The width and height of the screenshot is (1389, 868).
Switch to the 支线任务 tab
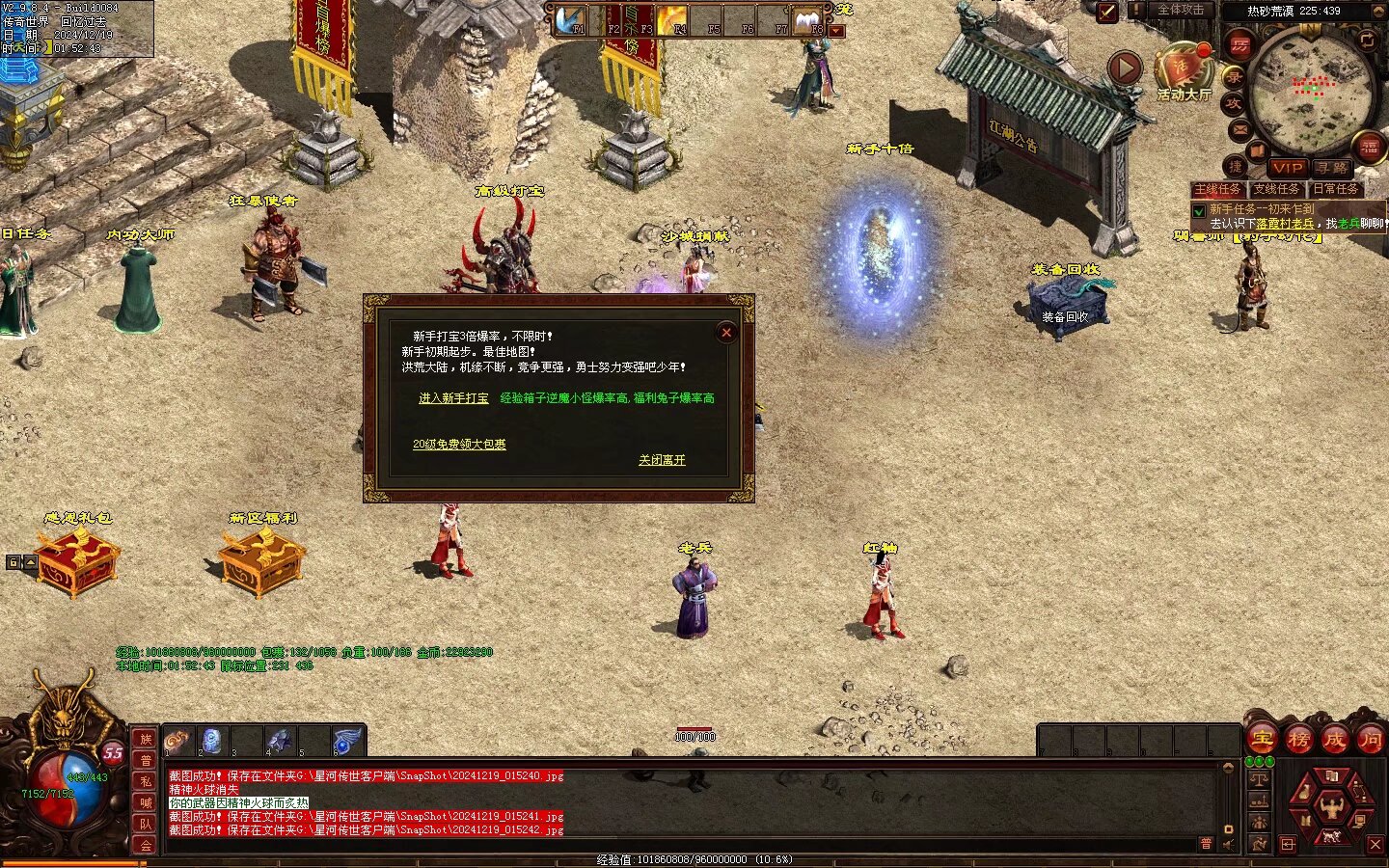(1276, 189)
